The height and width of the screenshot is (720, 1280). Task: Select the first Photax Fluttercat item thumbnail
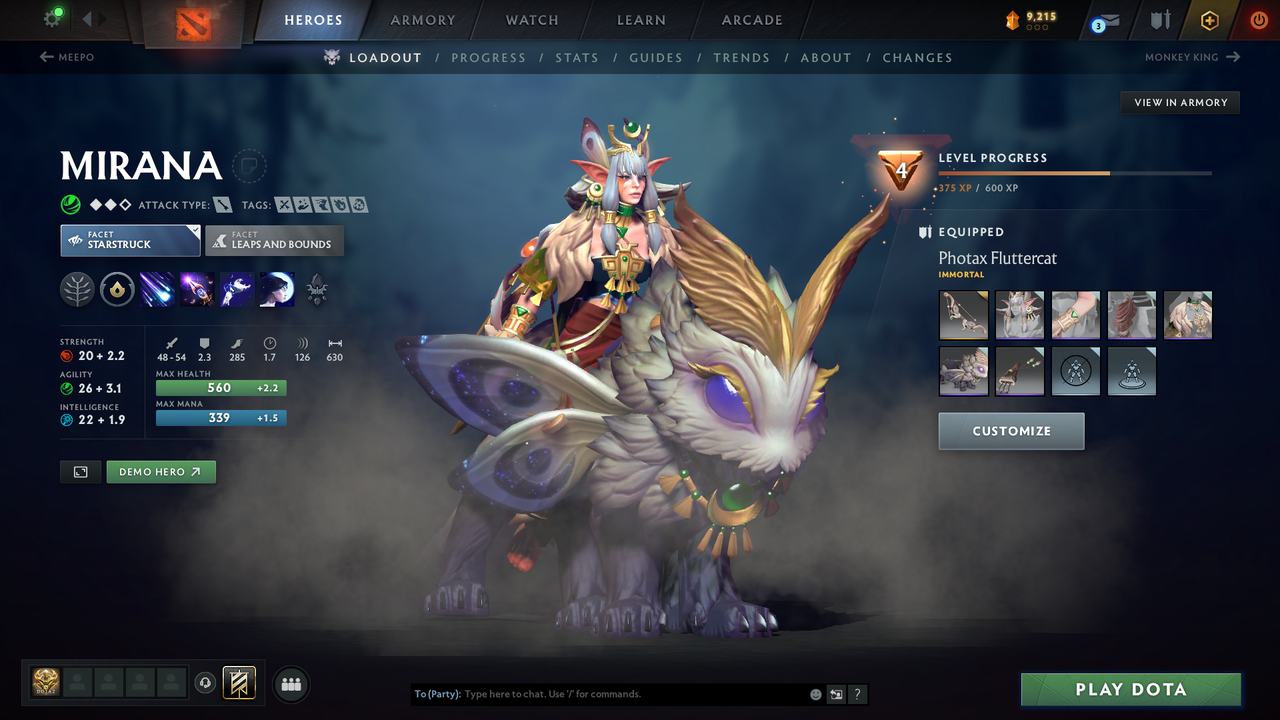point(963,315)
